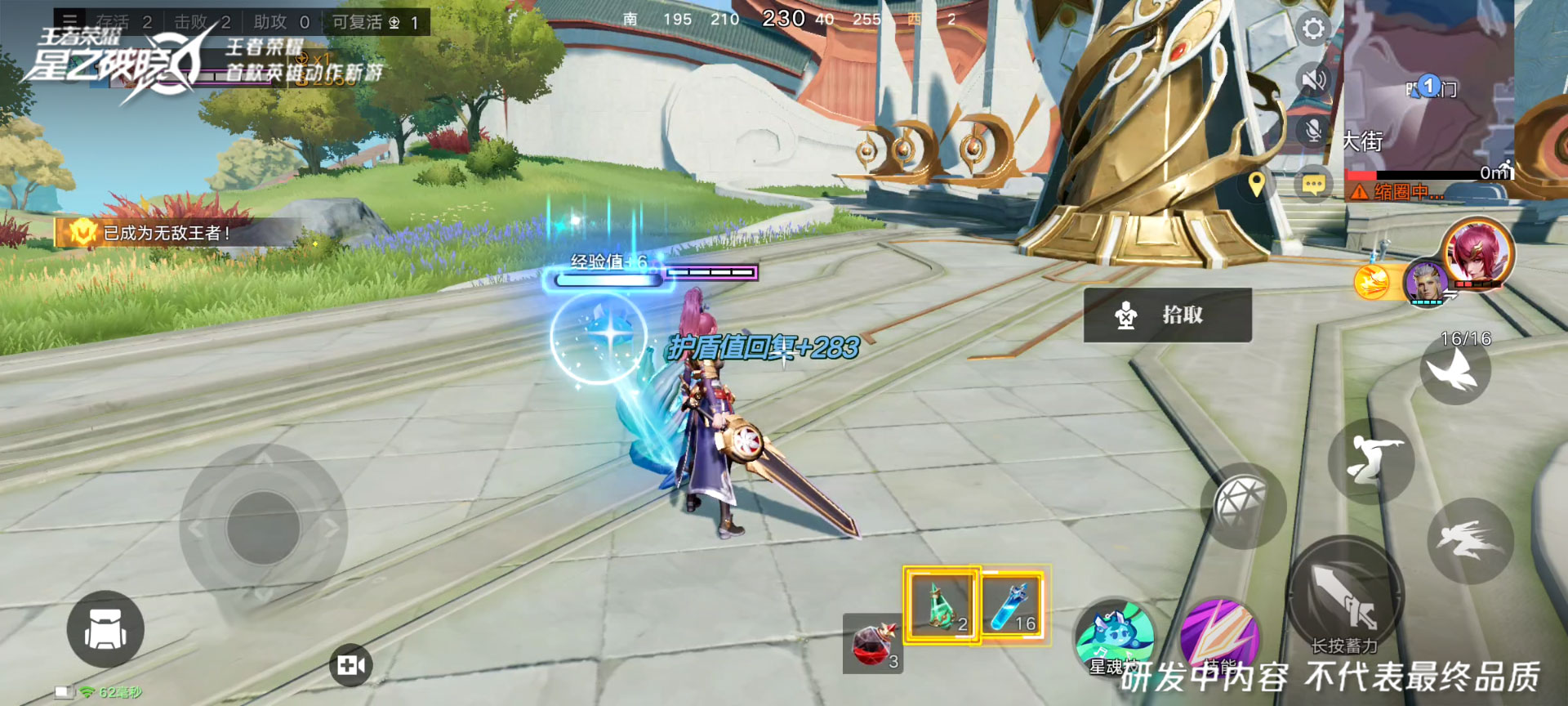Open the settings gear icon
The height and width of the screenshot is (706, 1568).
[x=1313, y=29]
